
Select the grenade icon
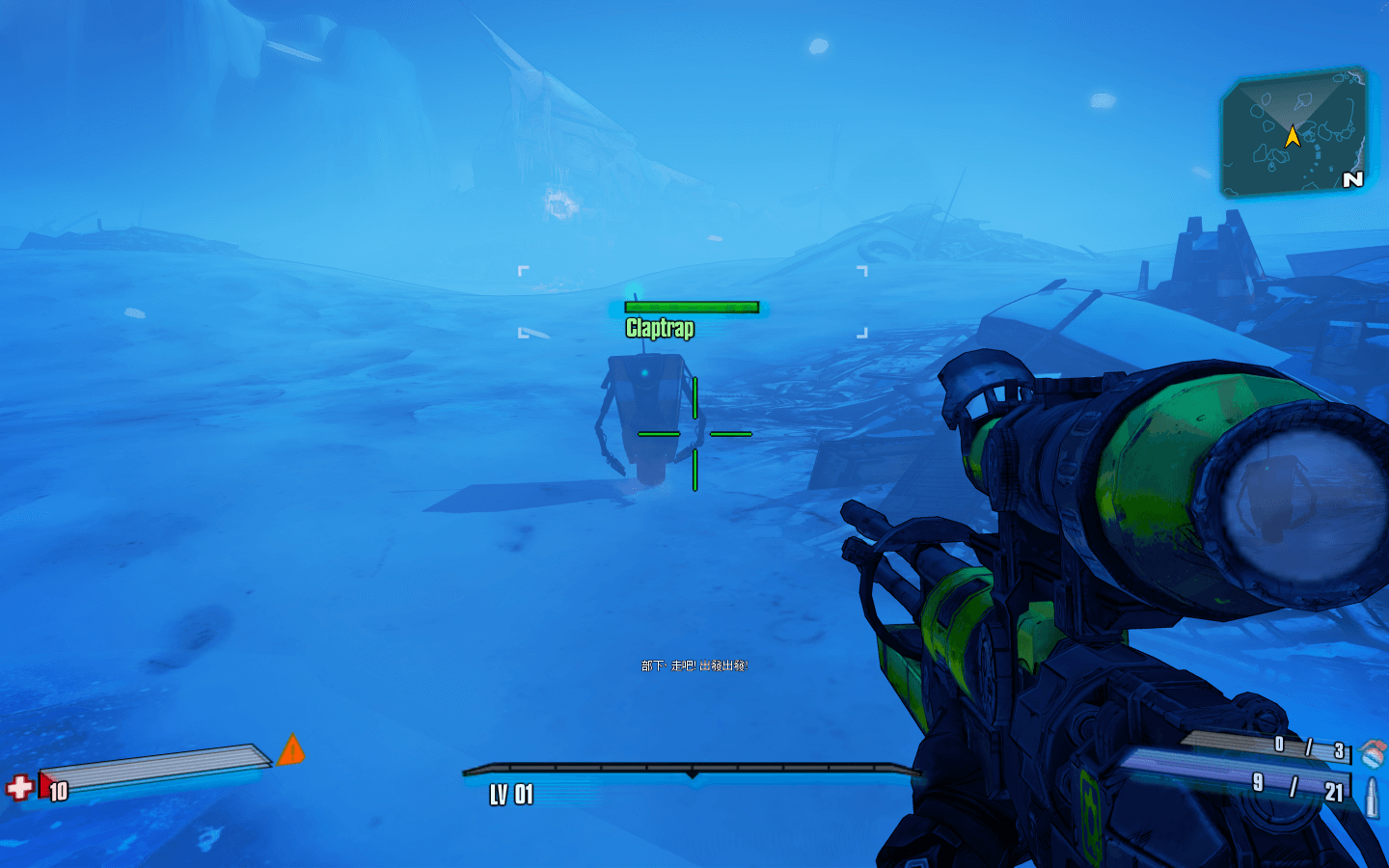tap(1373, 752)
